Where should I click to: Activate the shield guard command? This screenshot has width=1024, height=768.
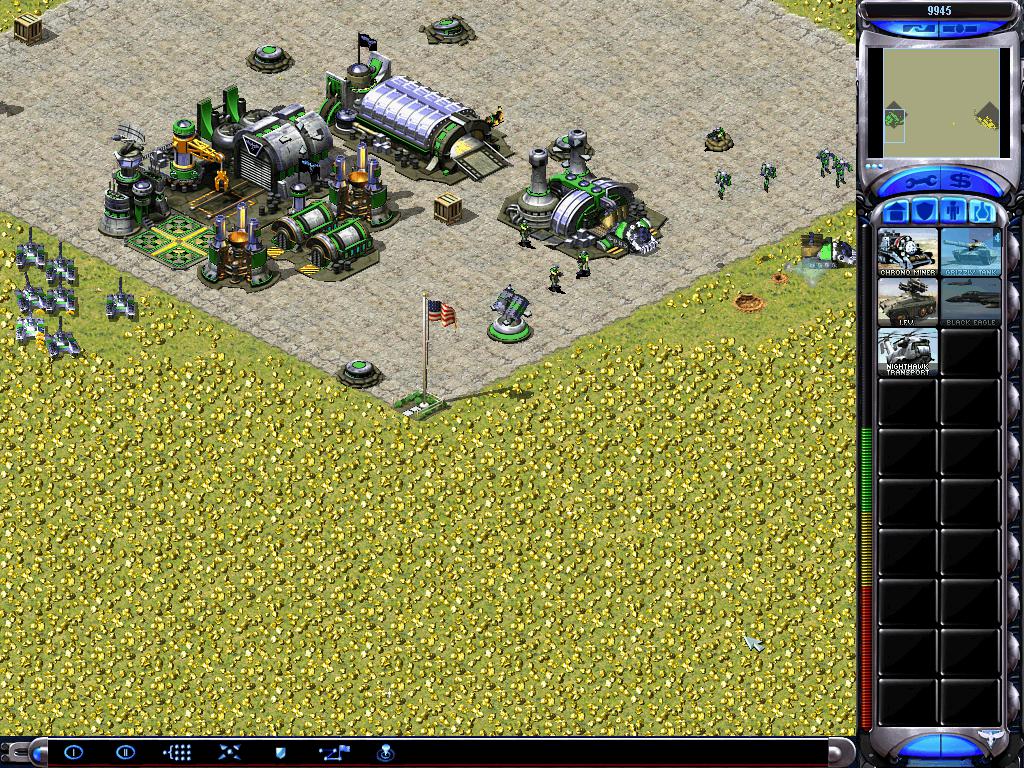tap(281, 752)
